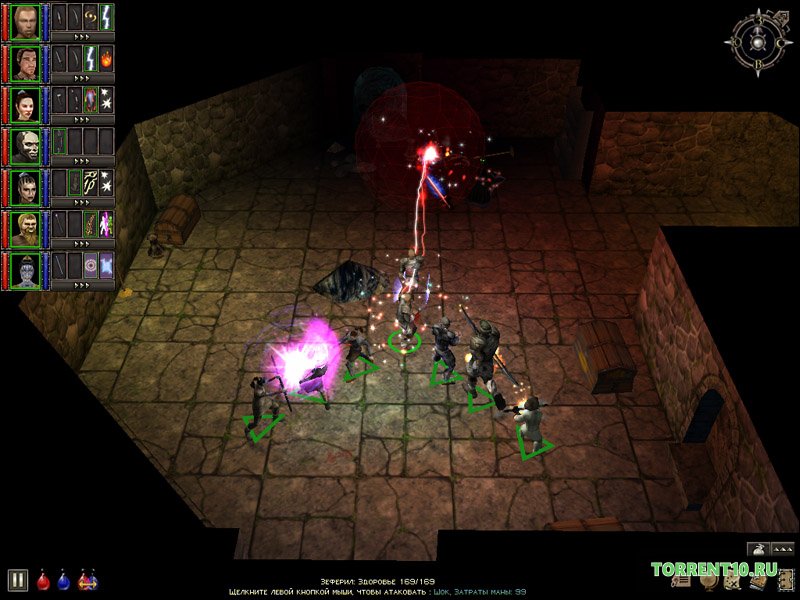Drink the blue mana potion
Image resolution: width=800 pixels, height=600 pixels.
tap(64, 579)
